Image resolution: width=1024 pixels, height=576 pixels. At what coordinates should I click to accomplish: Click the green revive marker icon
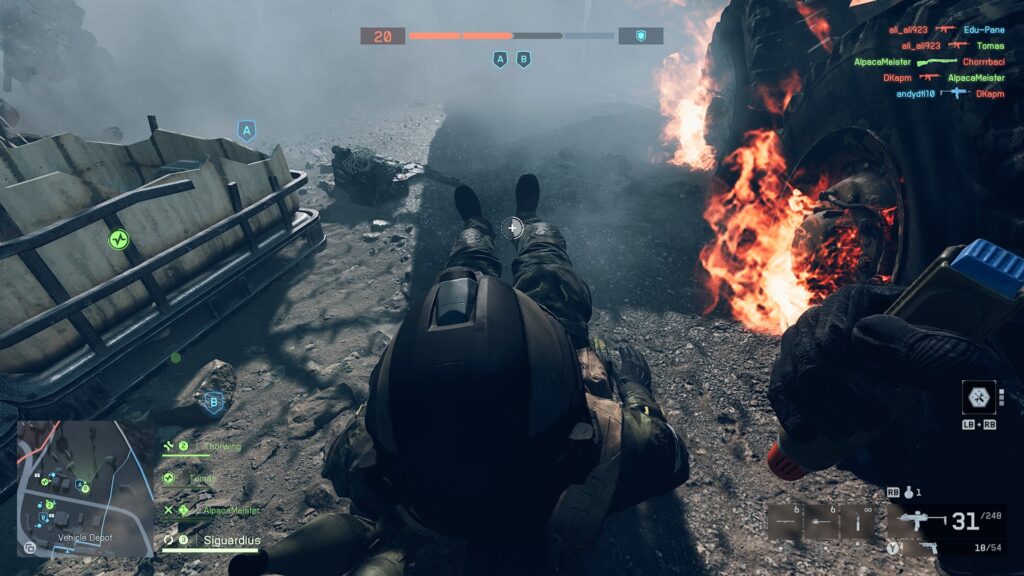[x=119, y=239]
